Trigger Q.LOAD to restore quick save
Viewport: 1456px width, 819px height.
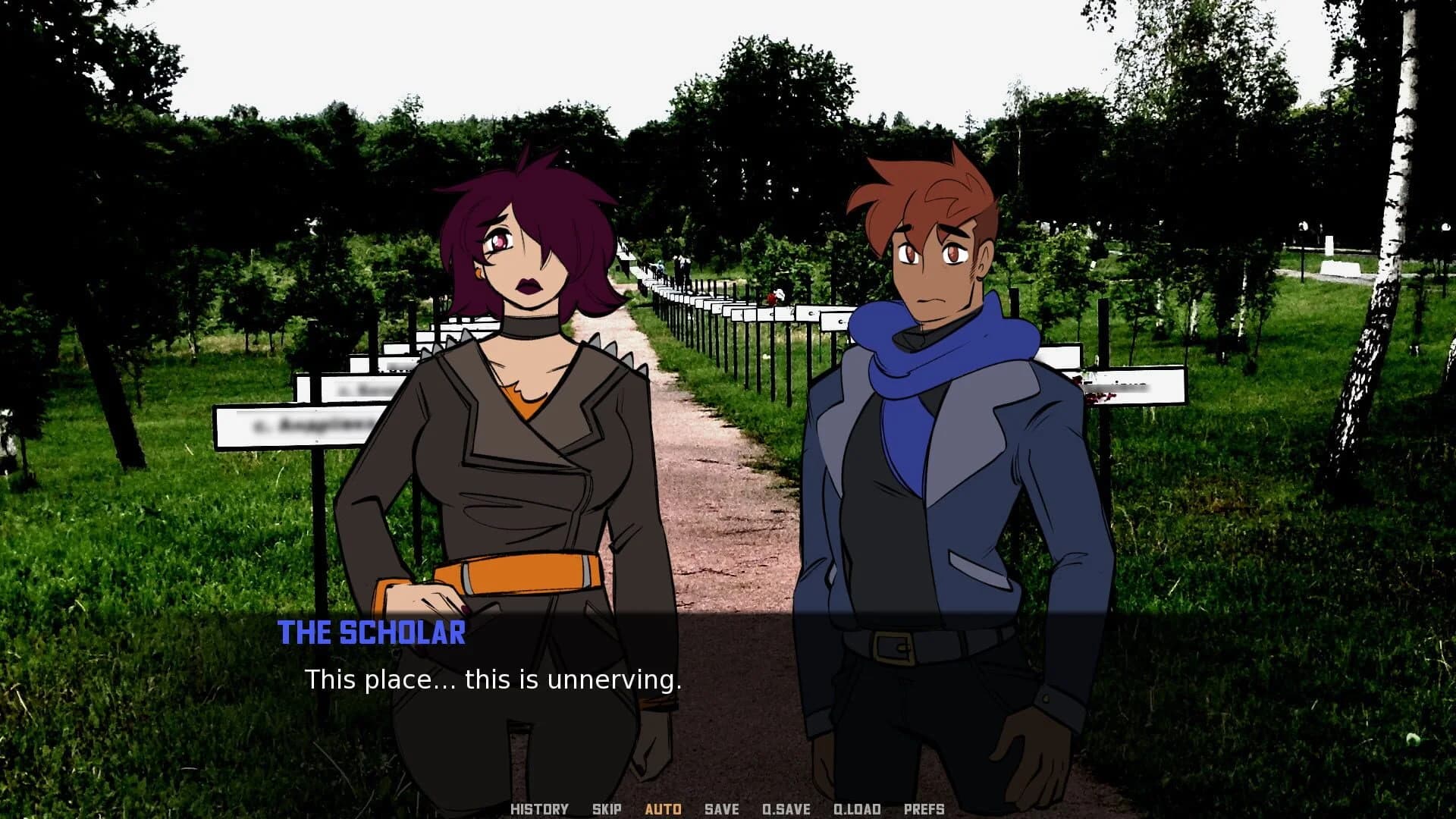(857, 808)
